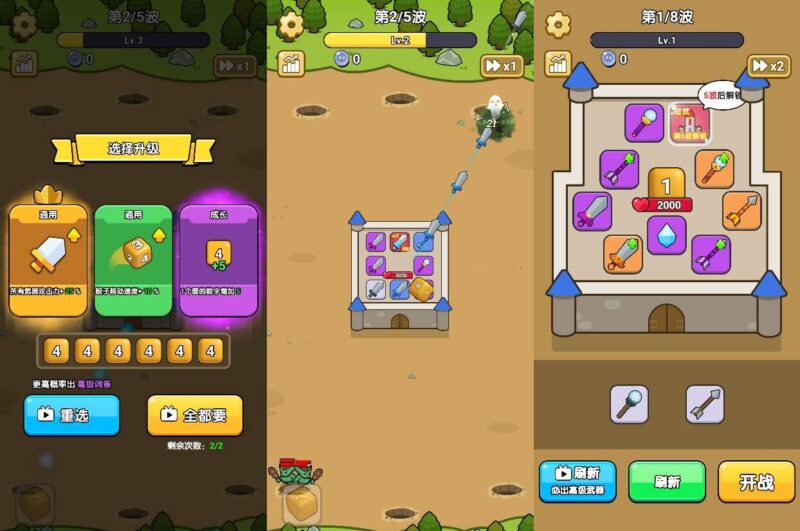Start the battle with 开战

[x=756, y=482]
